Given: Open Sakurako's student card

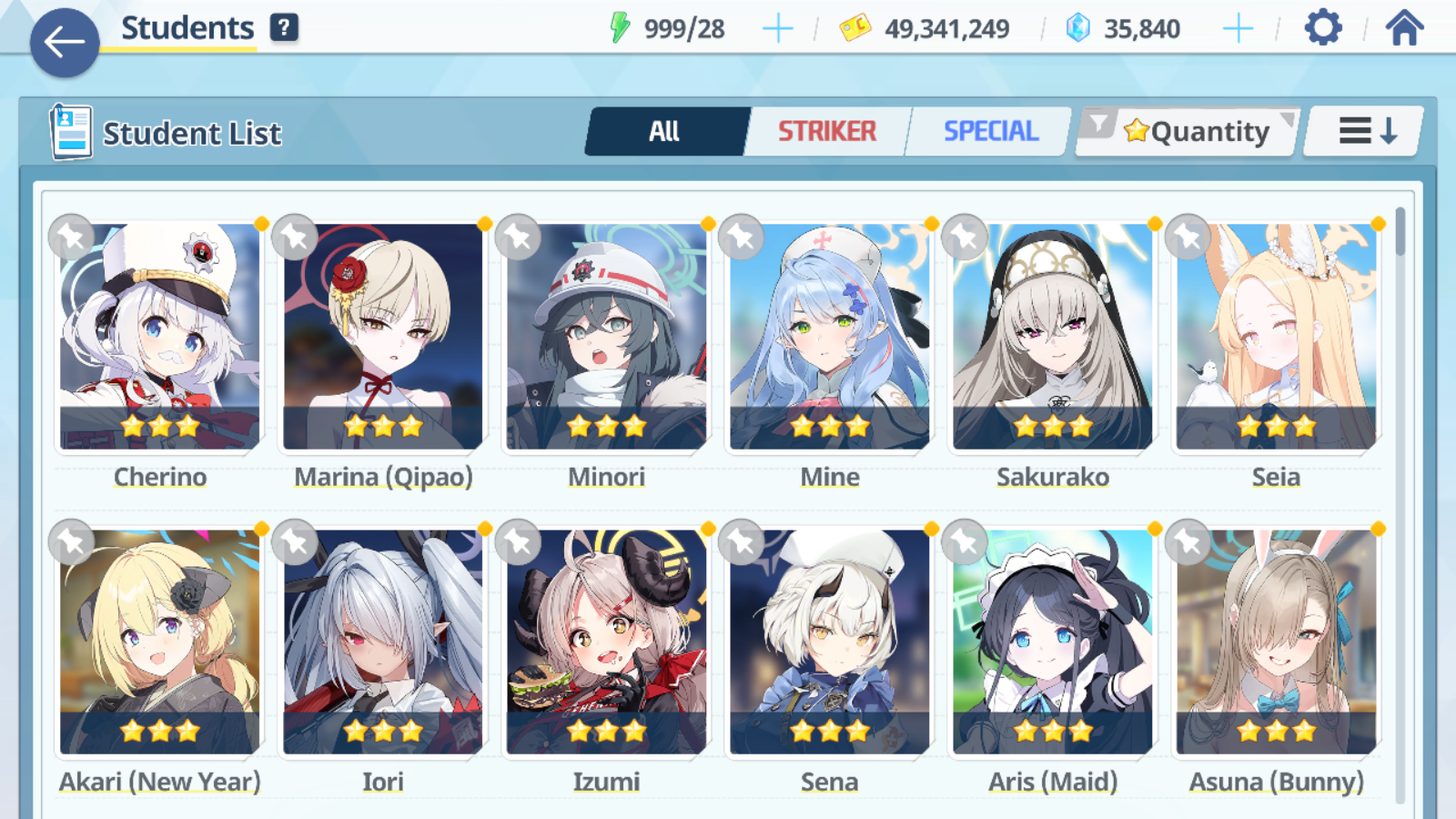Looking at the screenshot, I should coord(1053,337).
